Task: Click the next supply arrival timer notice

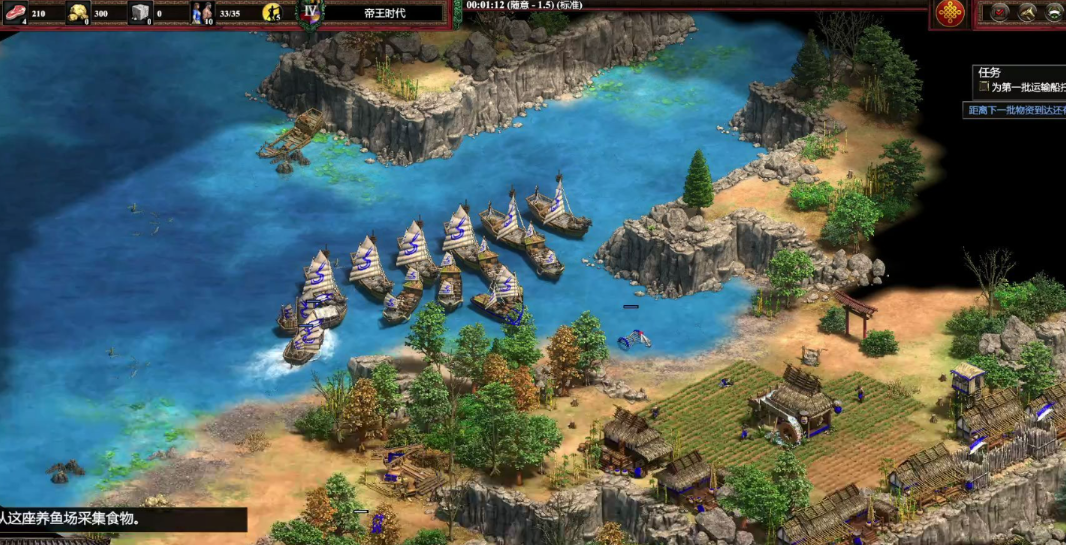Action: [1015, 111]
